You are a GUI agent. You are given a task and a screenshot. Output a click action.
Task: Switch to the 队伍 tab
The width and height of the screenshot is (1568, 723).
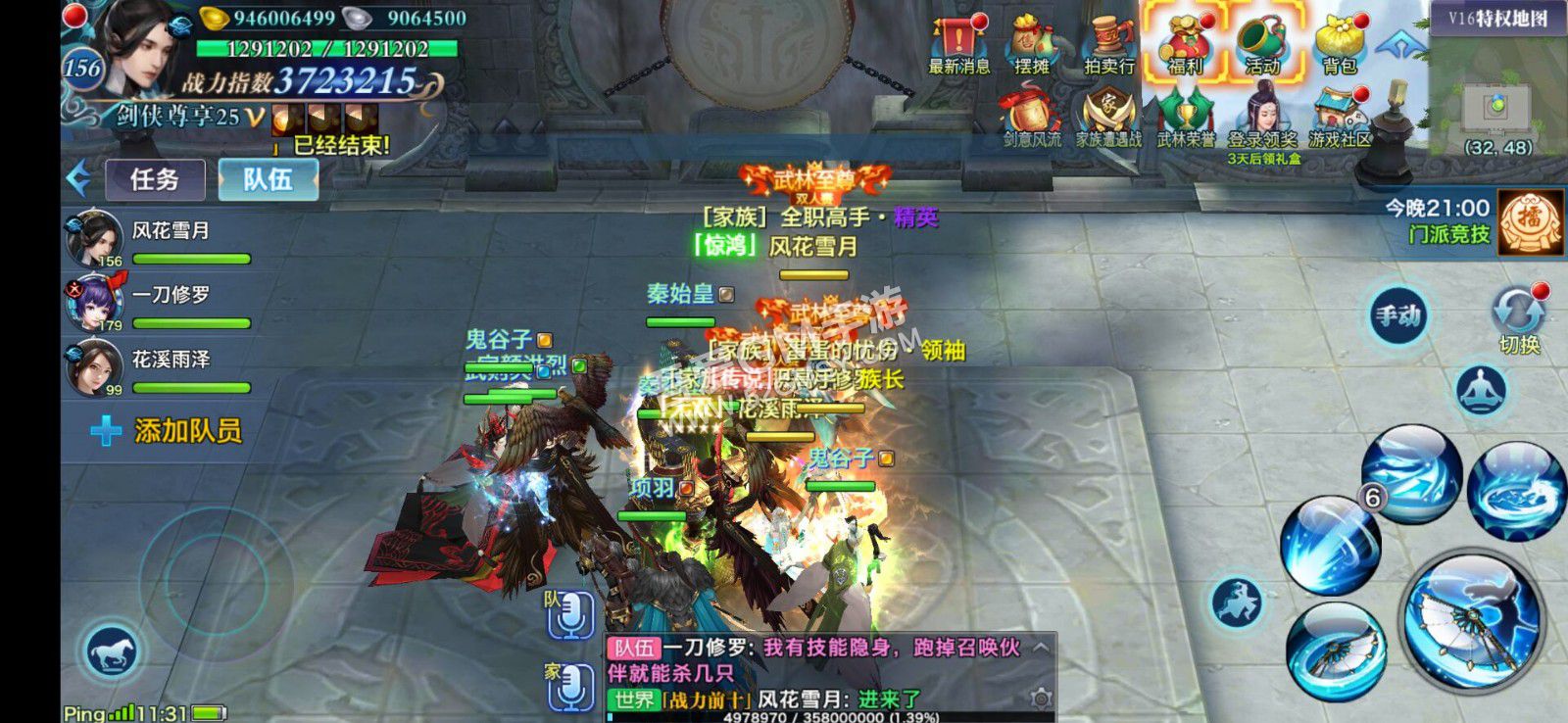coord(268,180)
